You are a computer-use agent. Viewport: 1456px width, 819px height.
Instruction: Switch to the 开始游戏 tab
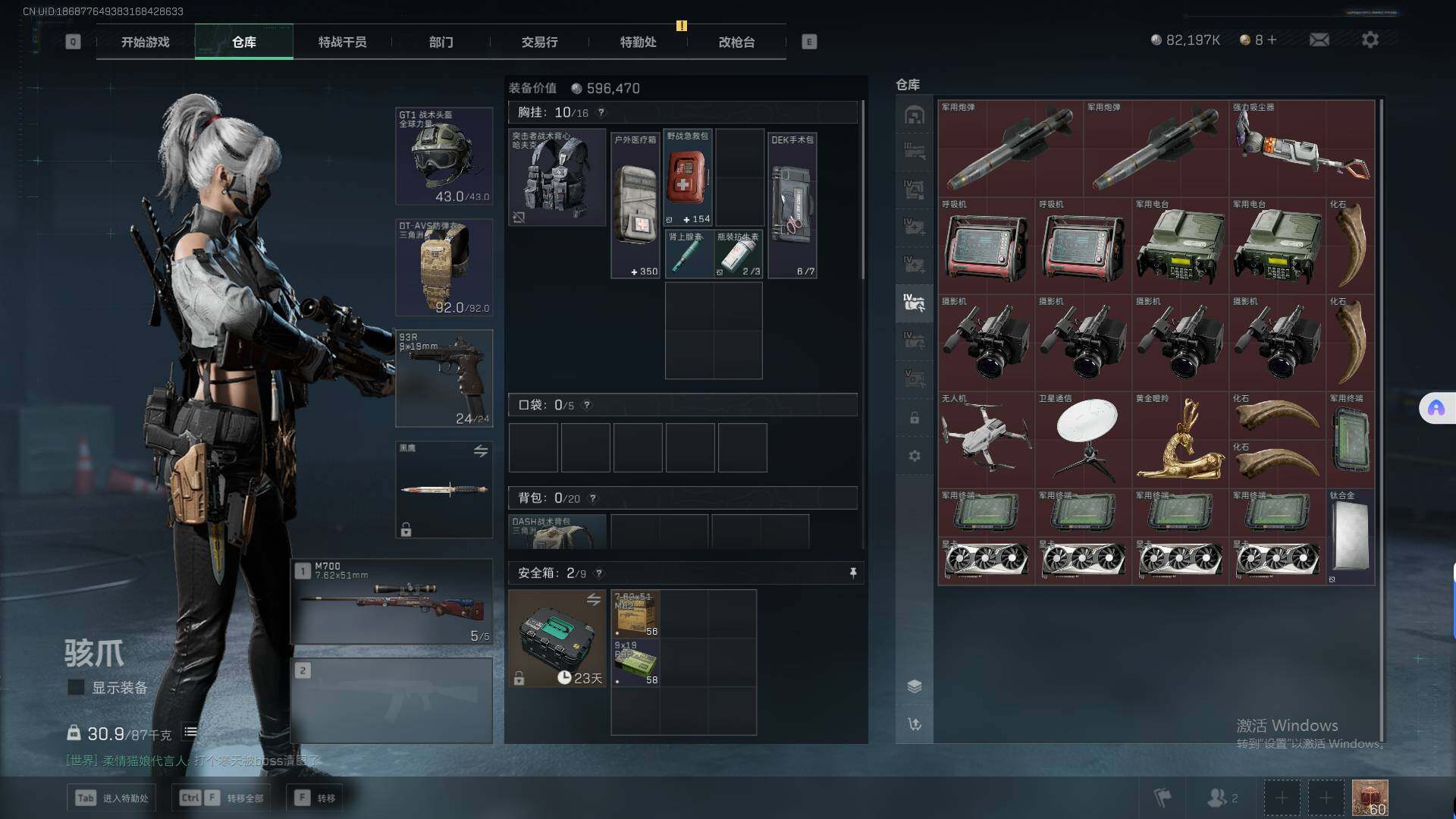coord(145,42)
